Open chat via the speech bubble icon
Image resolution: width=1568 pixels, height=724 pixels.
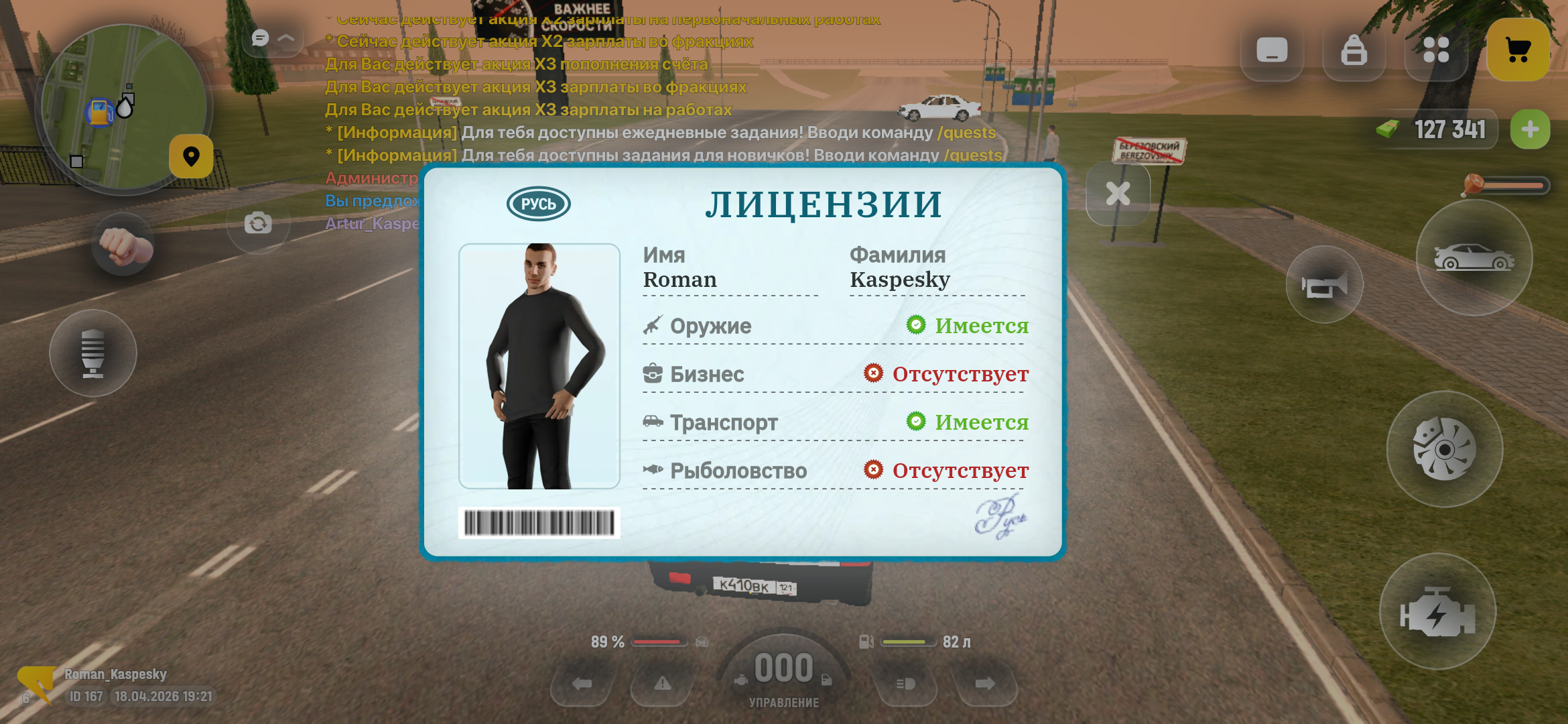coord(261,38)
